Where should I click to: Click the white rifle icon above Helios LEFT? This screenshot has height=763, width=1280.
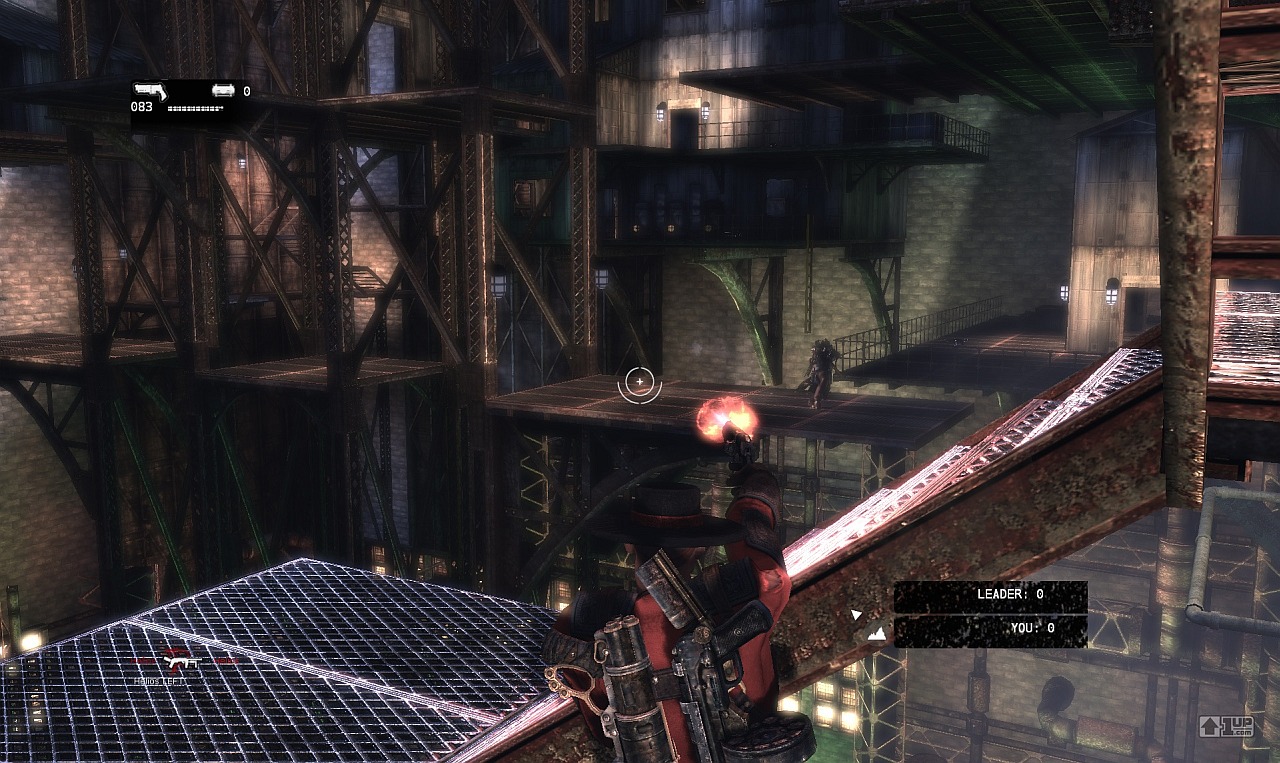[x=183, y=662]
